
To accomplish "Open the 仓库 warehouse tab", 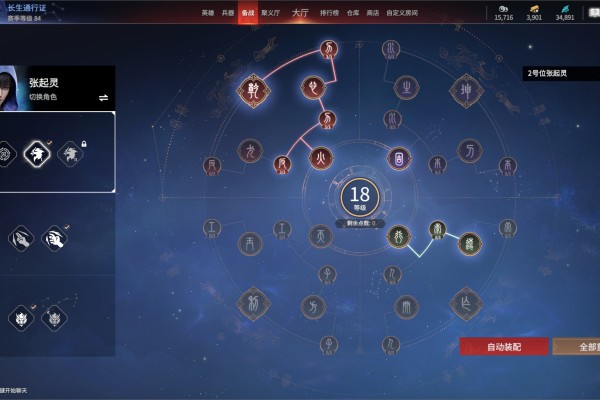I will click(352, 13).
